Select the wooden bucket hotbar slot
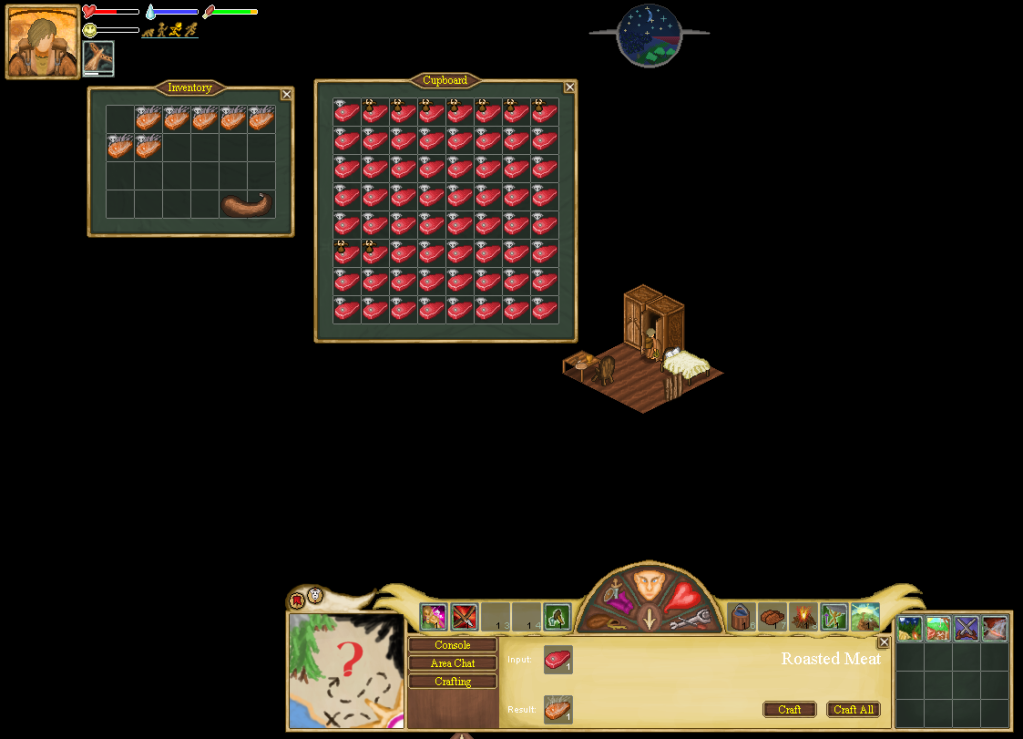Viewport: 1023px width, 739px height. [x=741, y=616]
